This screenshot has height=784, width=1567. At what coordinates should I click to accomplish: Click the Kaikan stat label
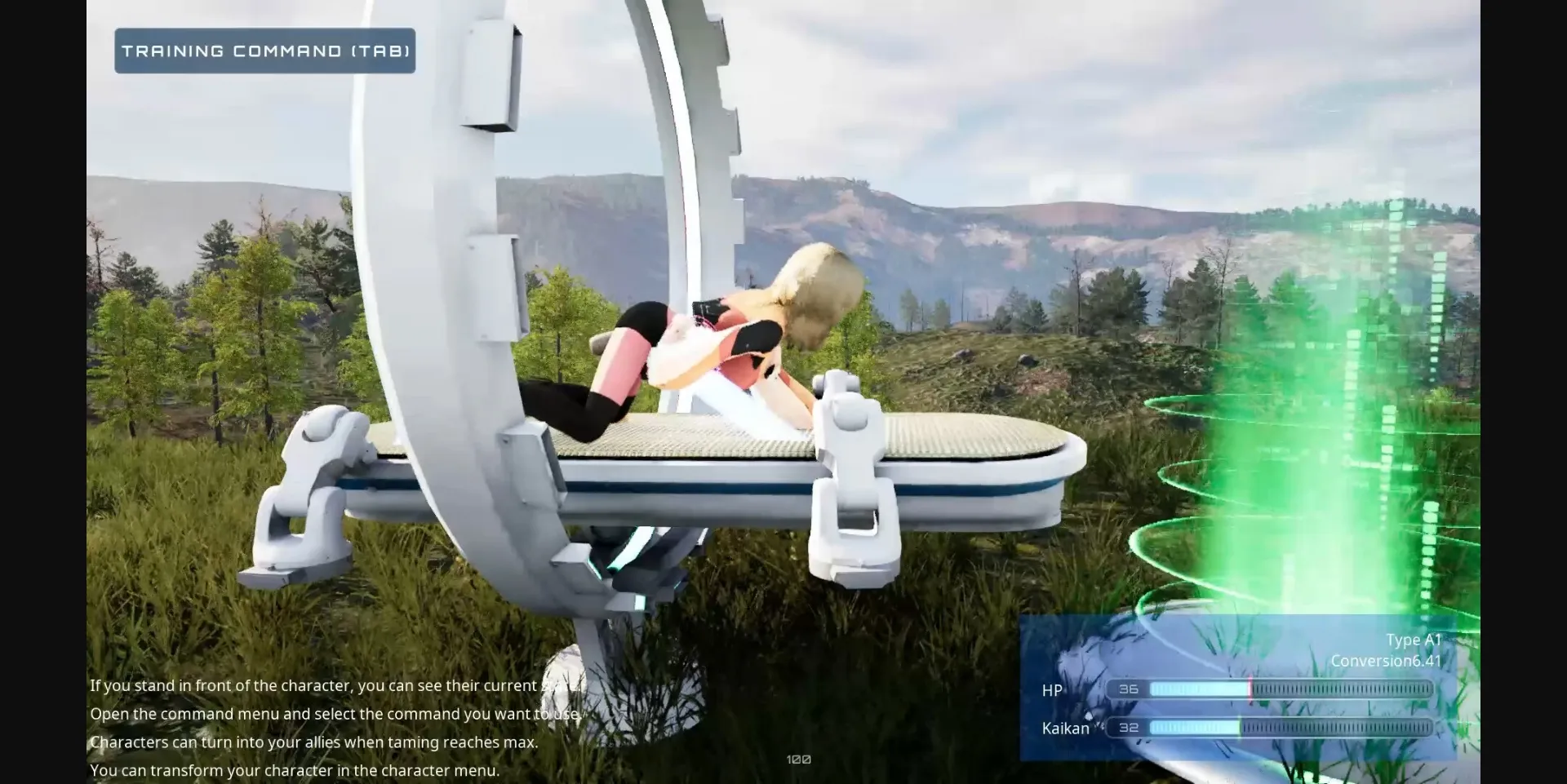point(1066,728)
